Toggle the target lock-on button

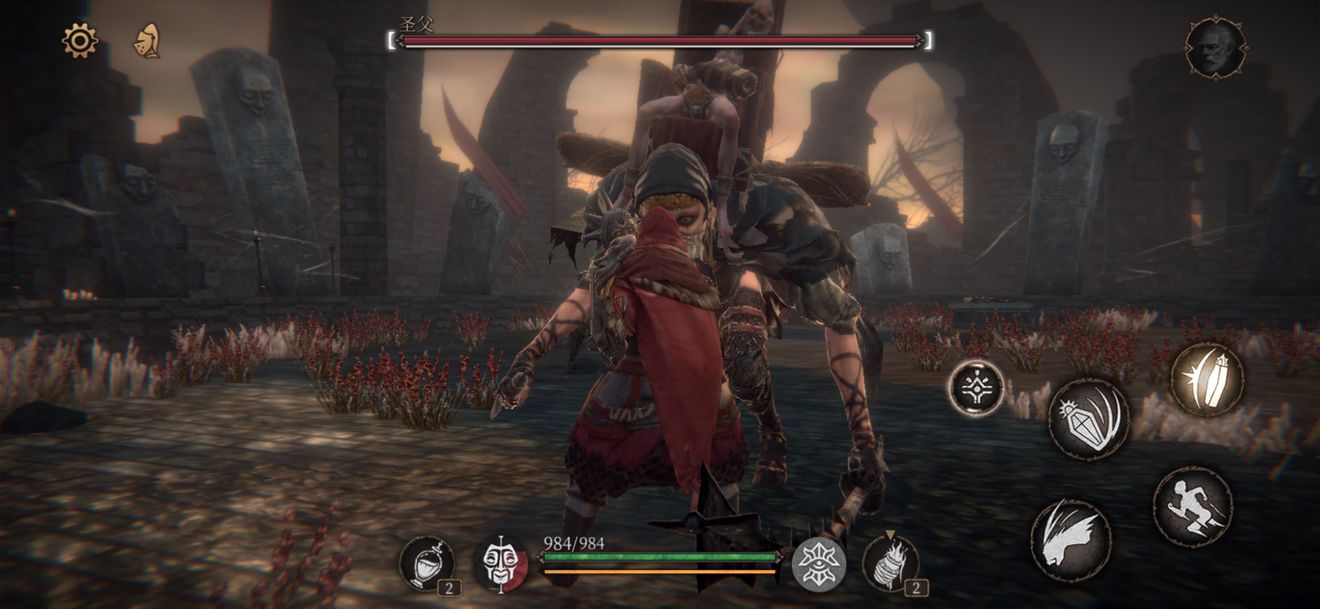click(x=976, y=387)
